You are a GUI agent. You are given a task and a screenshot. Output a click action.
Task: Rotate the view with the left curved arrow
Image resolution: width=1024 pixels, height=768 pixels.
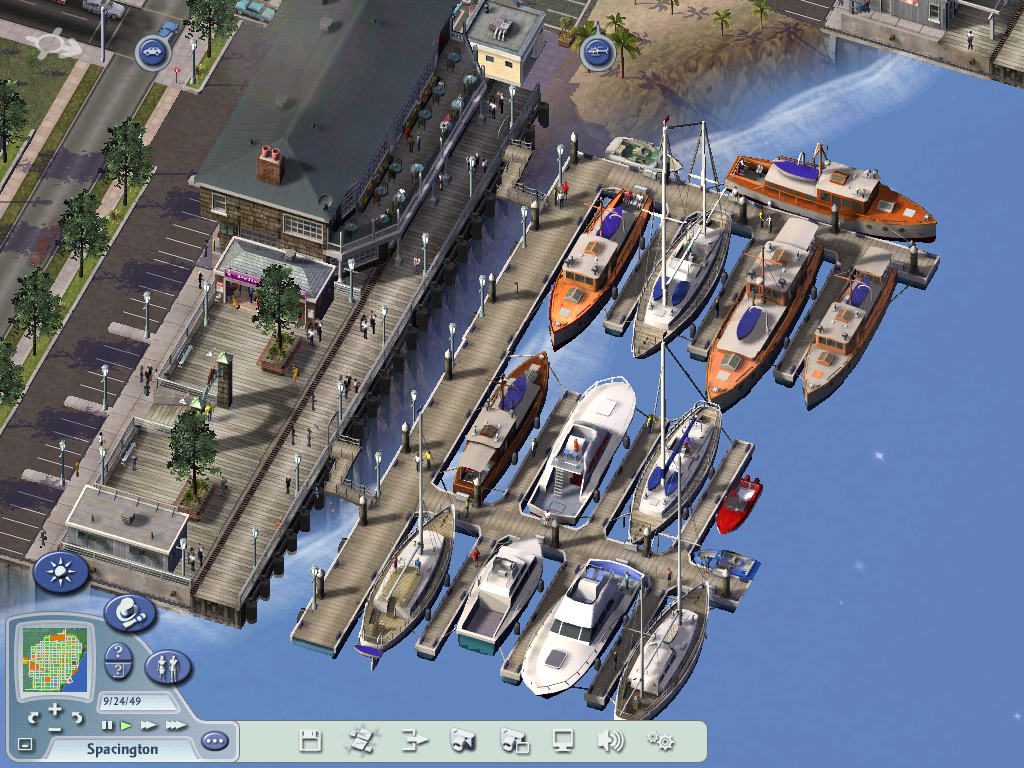pyautogui.click(x=34, y=717)
